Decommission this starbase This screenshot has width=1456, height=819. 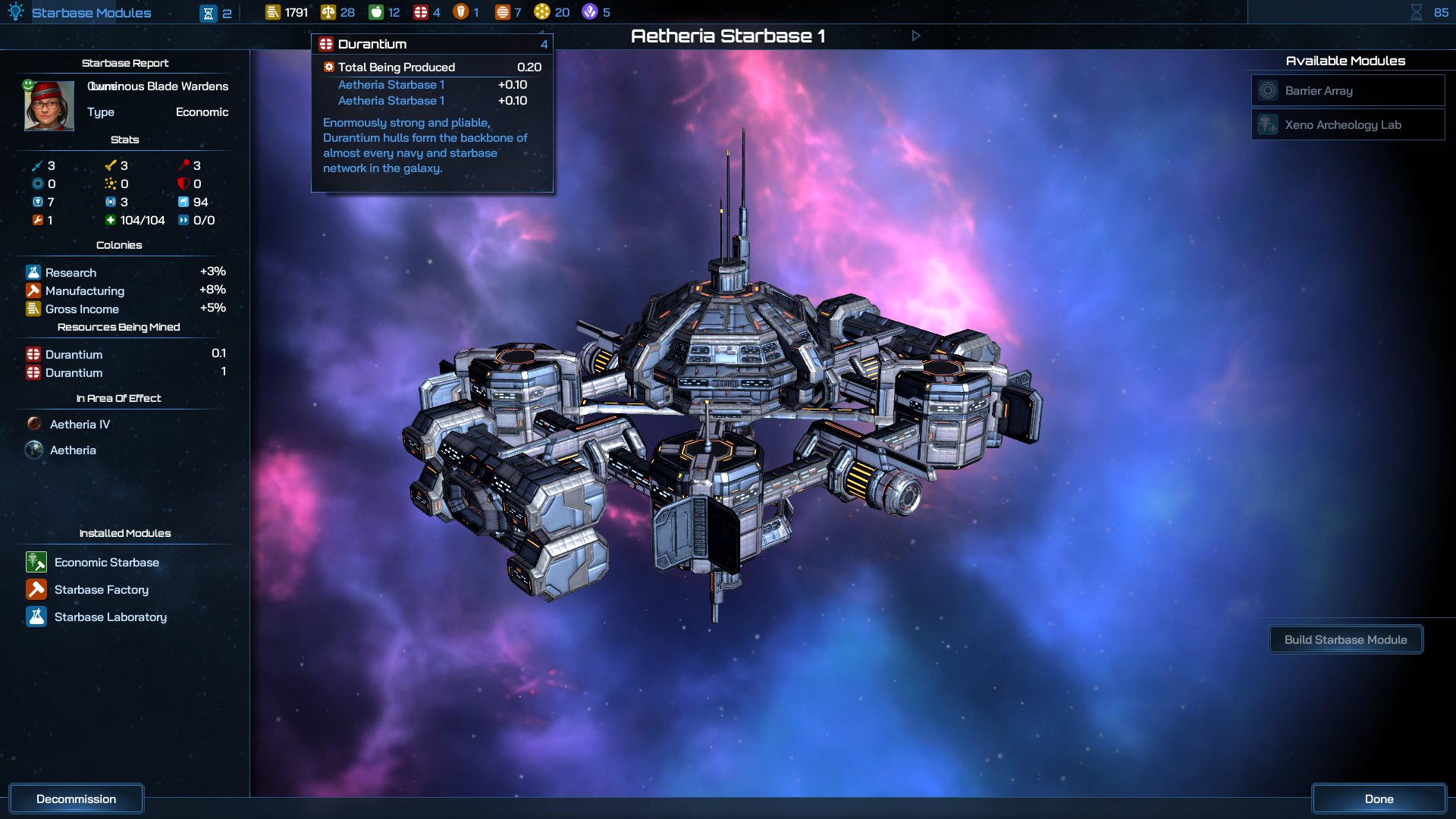click(x=76, y=799)
